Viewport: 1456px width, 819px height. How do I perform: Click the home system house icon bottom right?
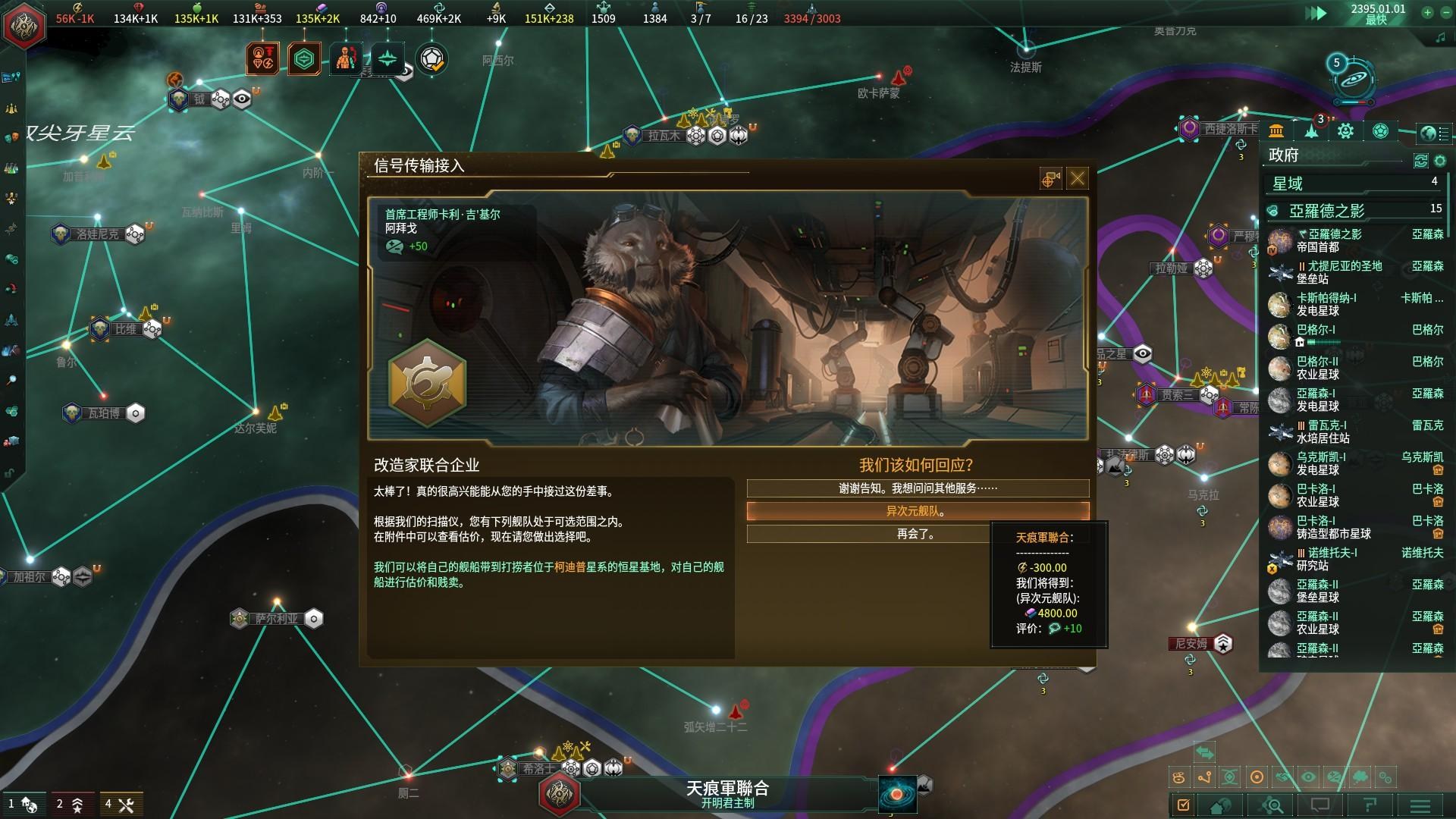click(x=1219, y=805)
